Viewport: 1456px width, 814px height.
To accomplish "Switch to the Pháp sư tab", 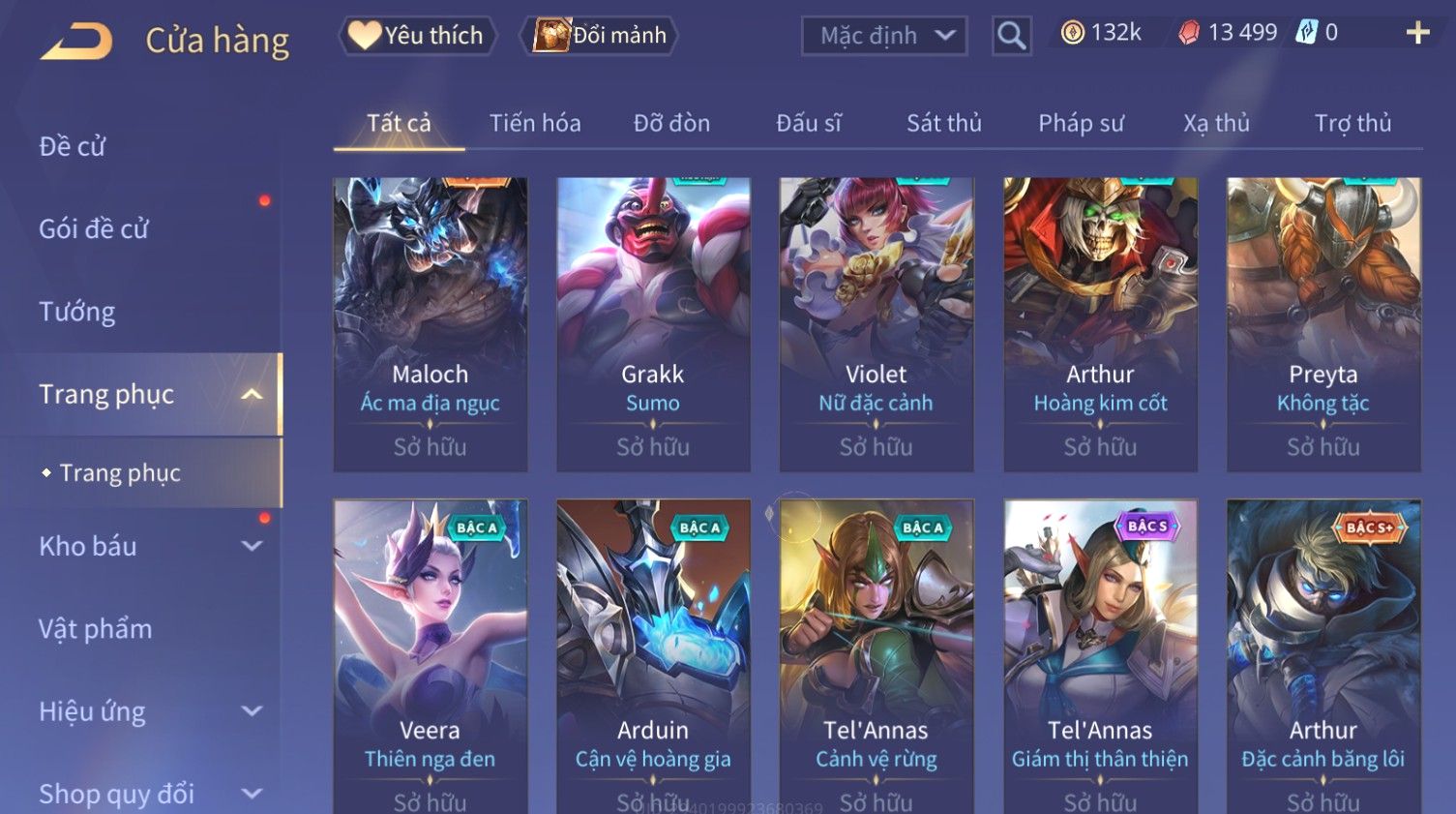I will (1081, 123).
